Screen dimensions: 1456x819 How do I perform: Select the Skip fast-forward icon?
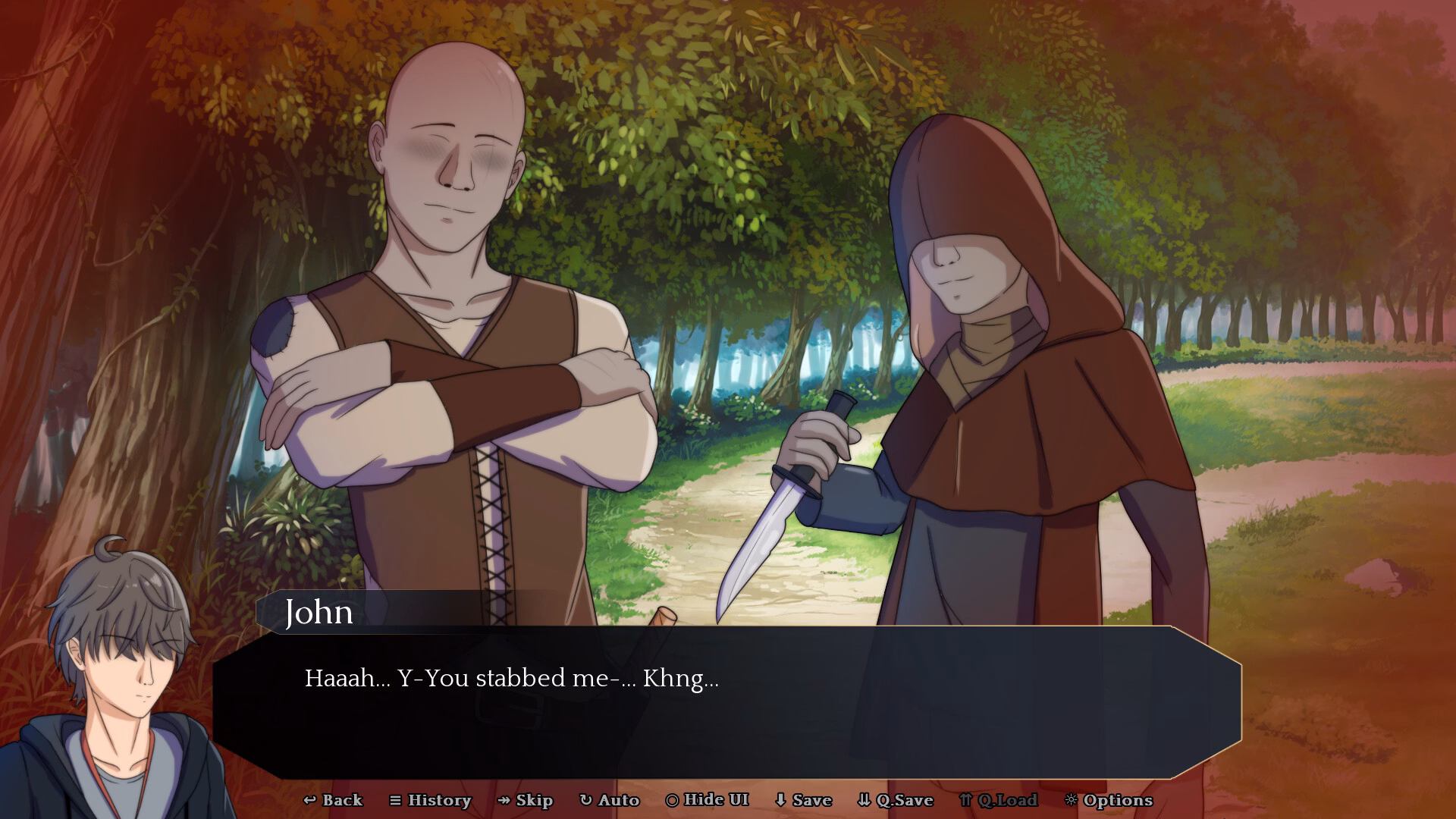pyautogui.click(x=503, y=800)
